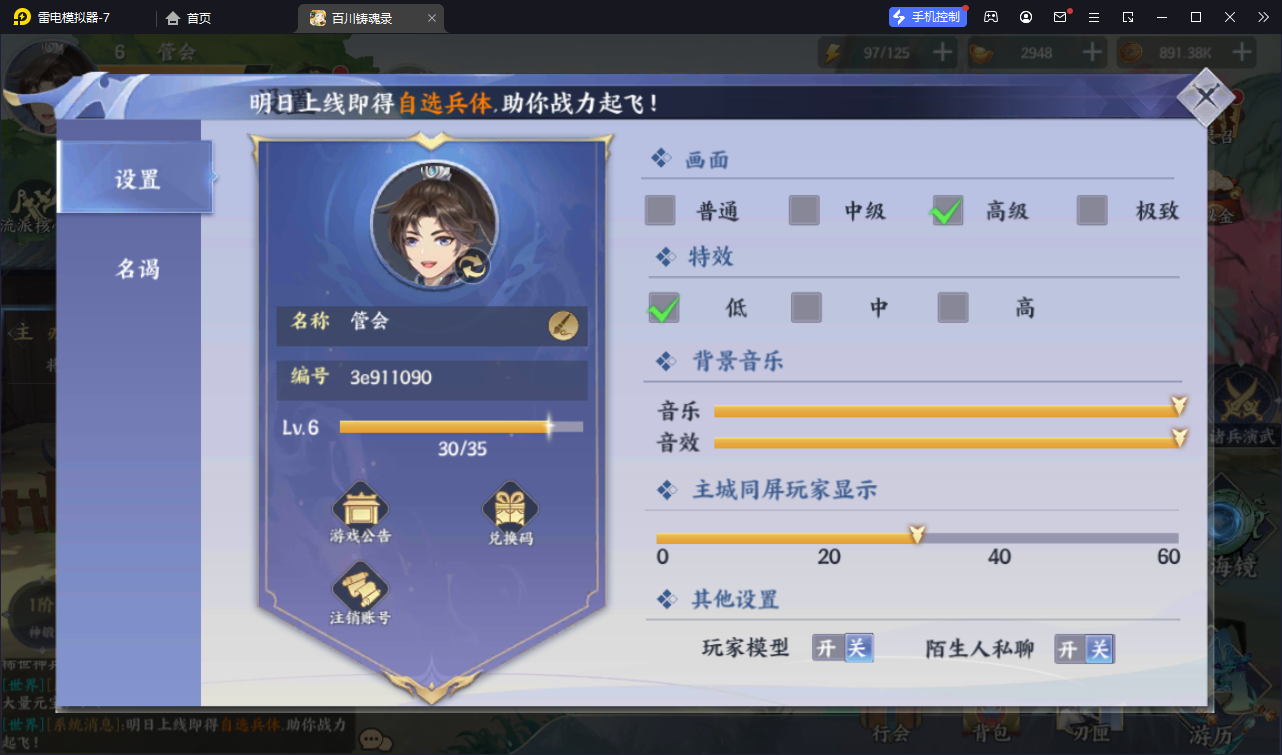Toggle the 玩家模型 player model switch
This screenshot has width=1282, height=755.
(841, 648)
